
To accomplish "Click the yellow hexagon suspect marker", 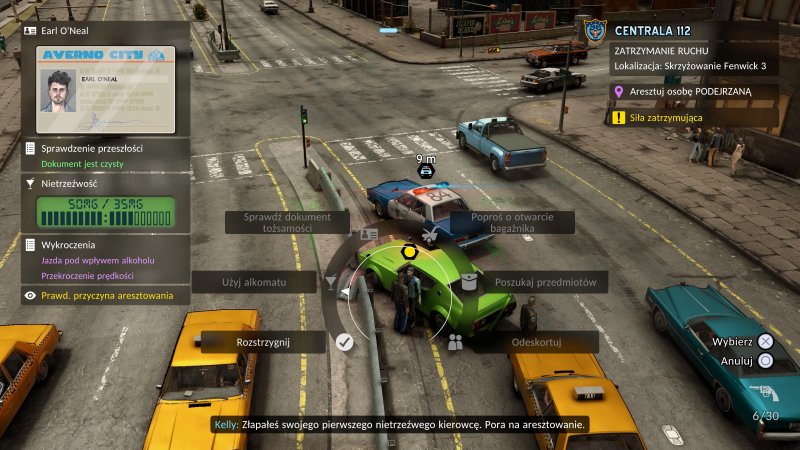I will pyautogui.click(x=410, y=252).
